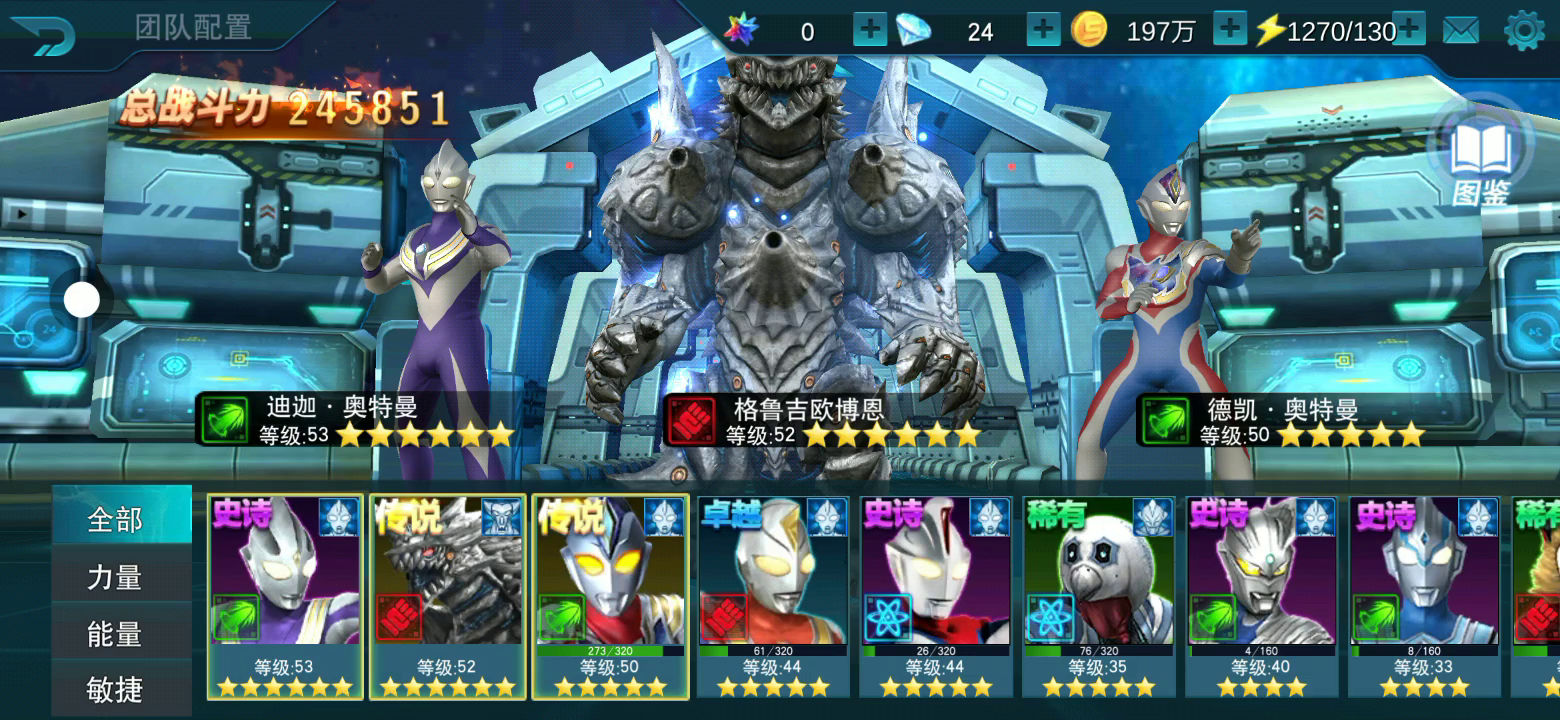The width and height of the screenshot is (1560, 720).
Task: Add more rainbow star currency
Action: tap(869, 31)
